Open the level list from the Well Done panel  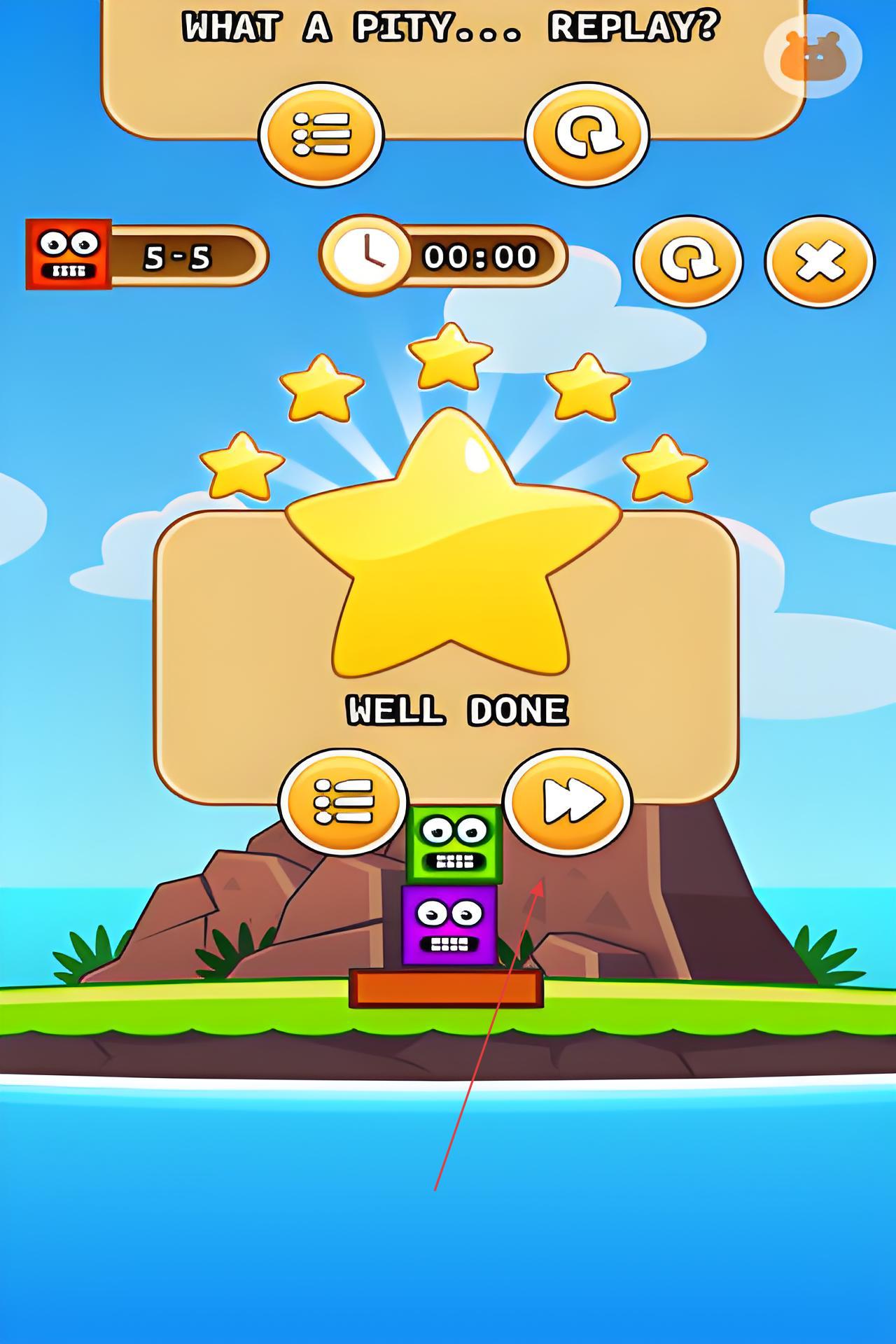pos(343,801)
